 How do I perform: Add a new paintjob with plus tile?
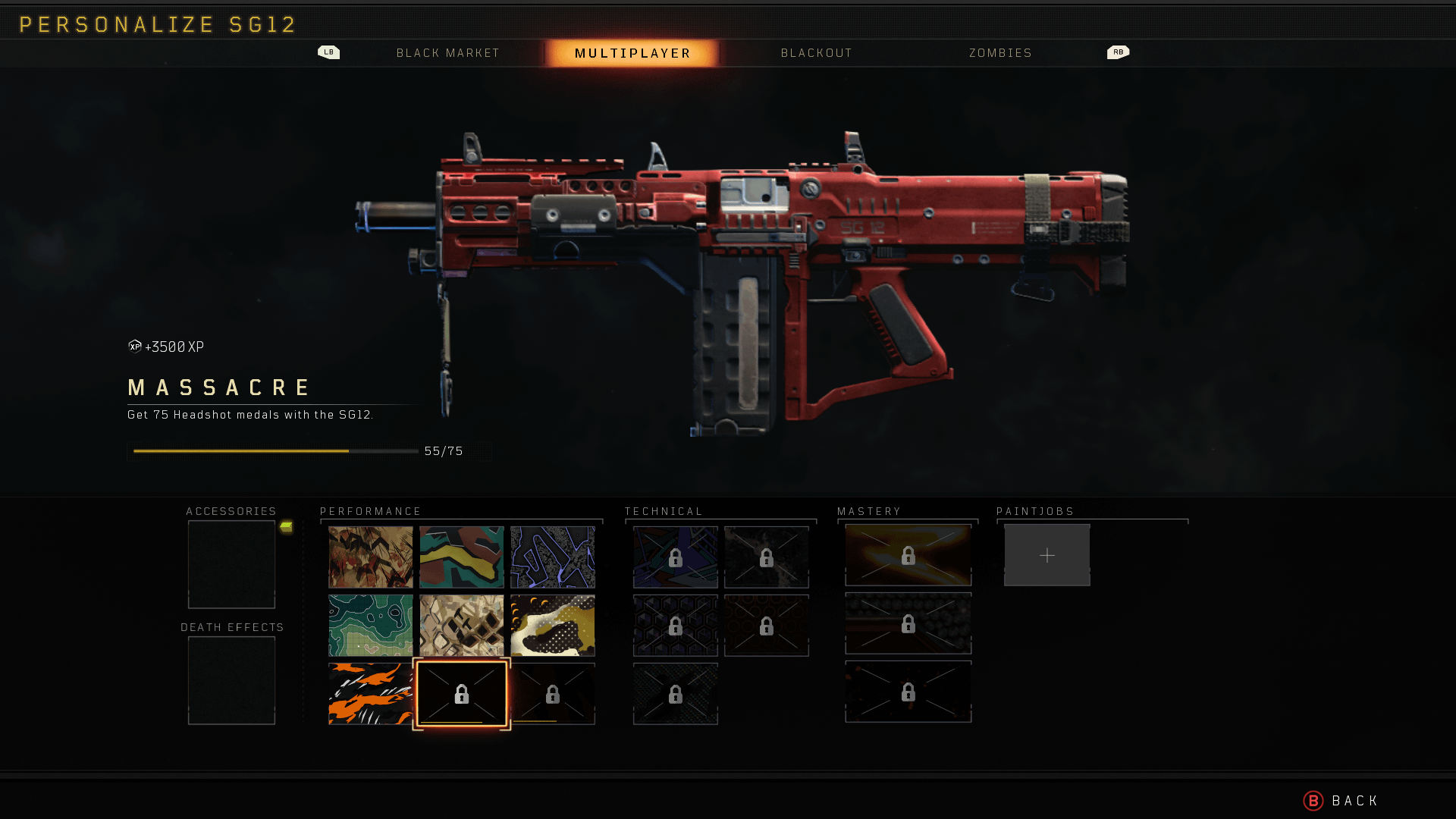pos(1046,556)
